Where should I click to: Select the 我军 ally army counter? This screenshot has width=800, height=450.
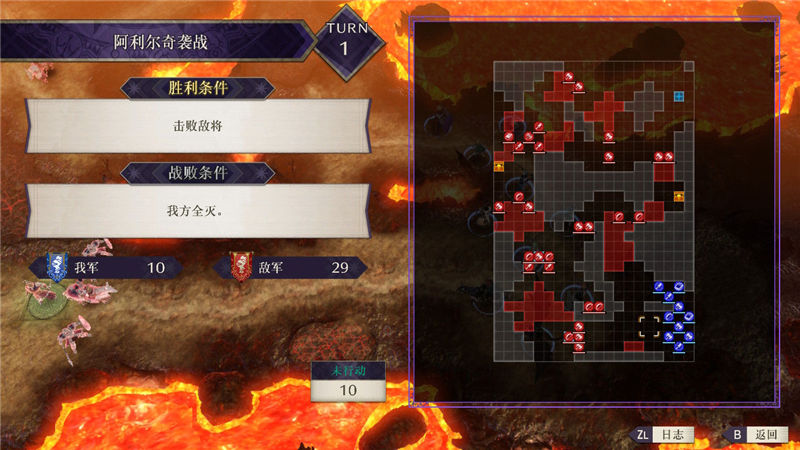pyautogui.click(x=106, y=268)
